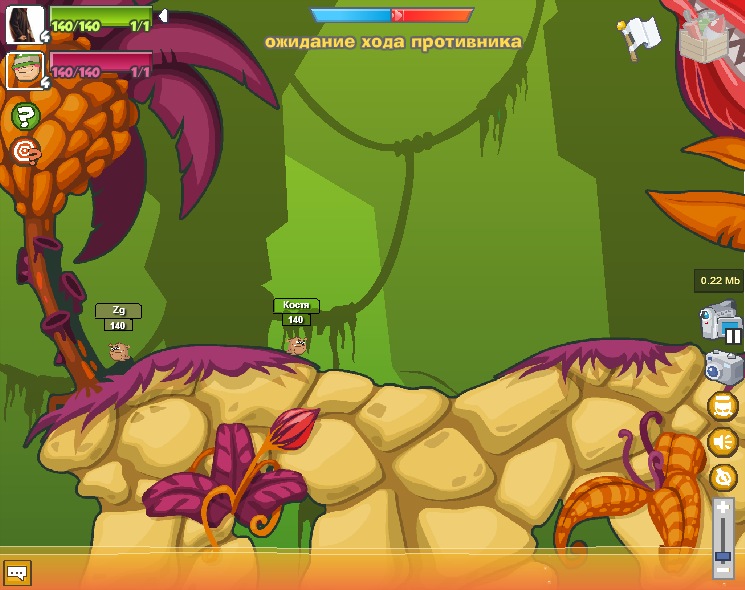Select the green-cap opponent avatar
The image size is (745, 590).
click(24, 71)
